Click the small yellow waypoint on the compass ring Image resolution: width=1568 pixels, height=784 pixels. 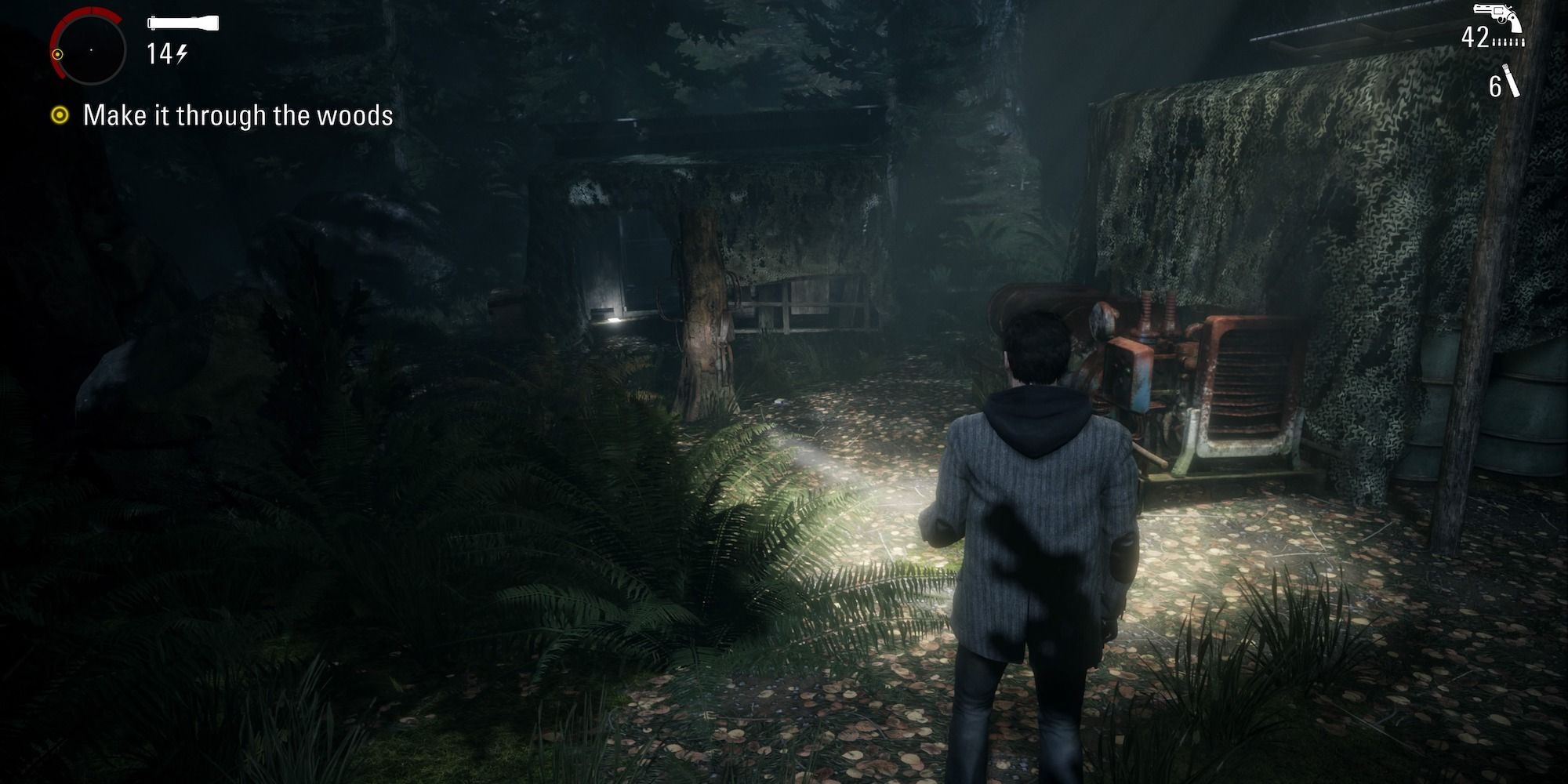click(56, 55)
